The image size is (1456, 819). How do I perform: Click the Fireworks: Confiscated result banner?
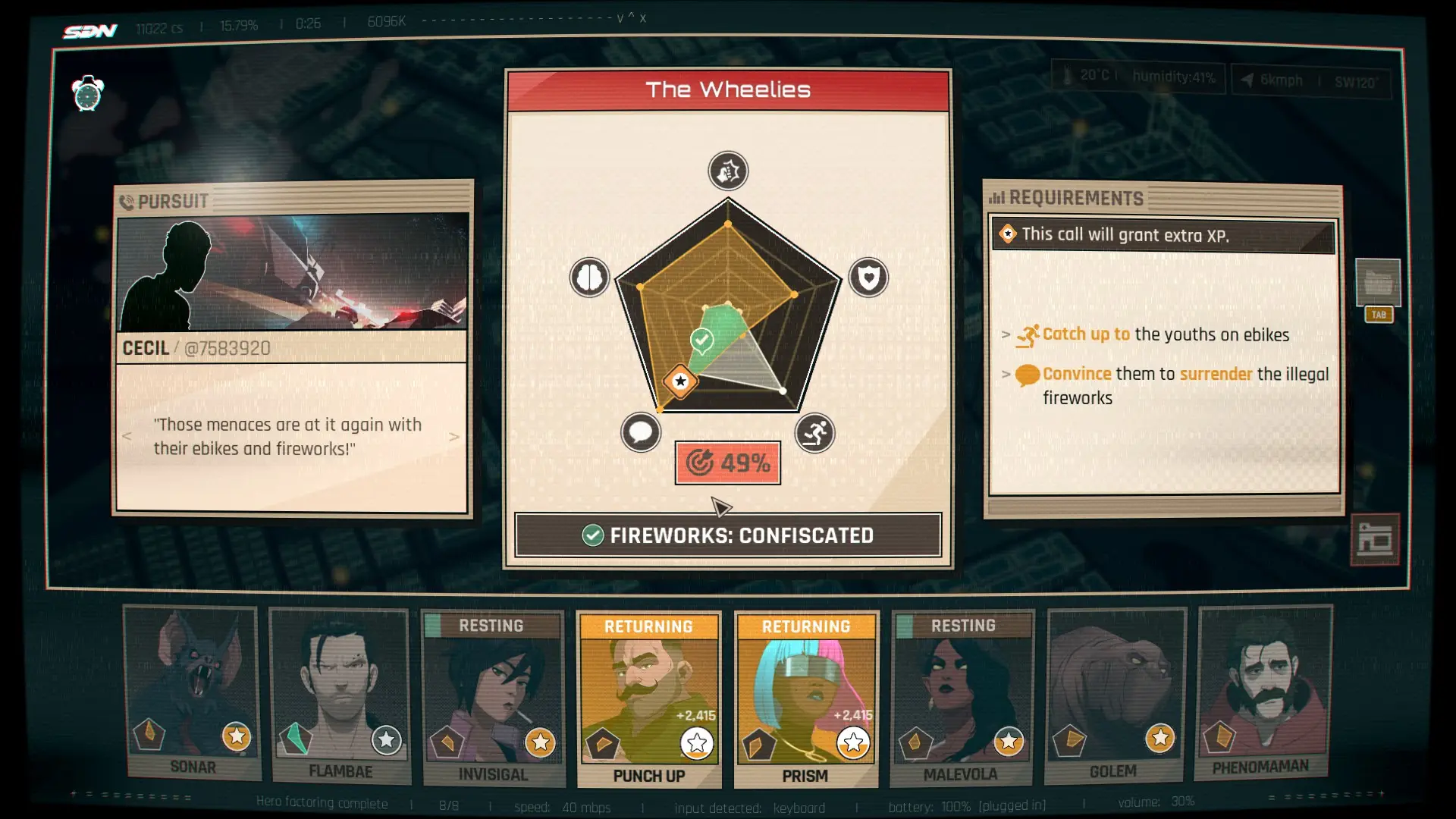pyautogui.click(x=728, y=535)
